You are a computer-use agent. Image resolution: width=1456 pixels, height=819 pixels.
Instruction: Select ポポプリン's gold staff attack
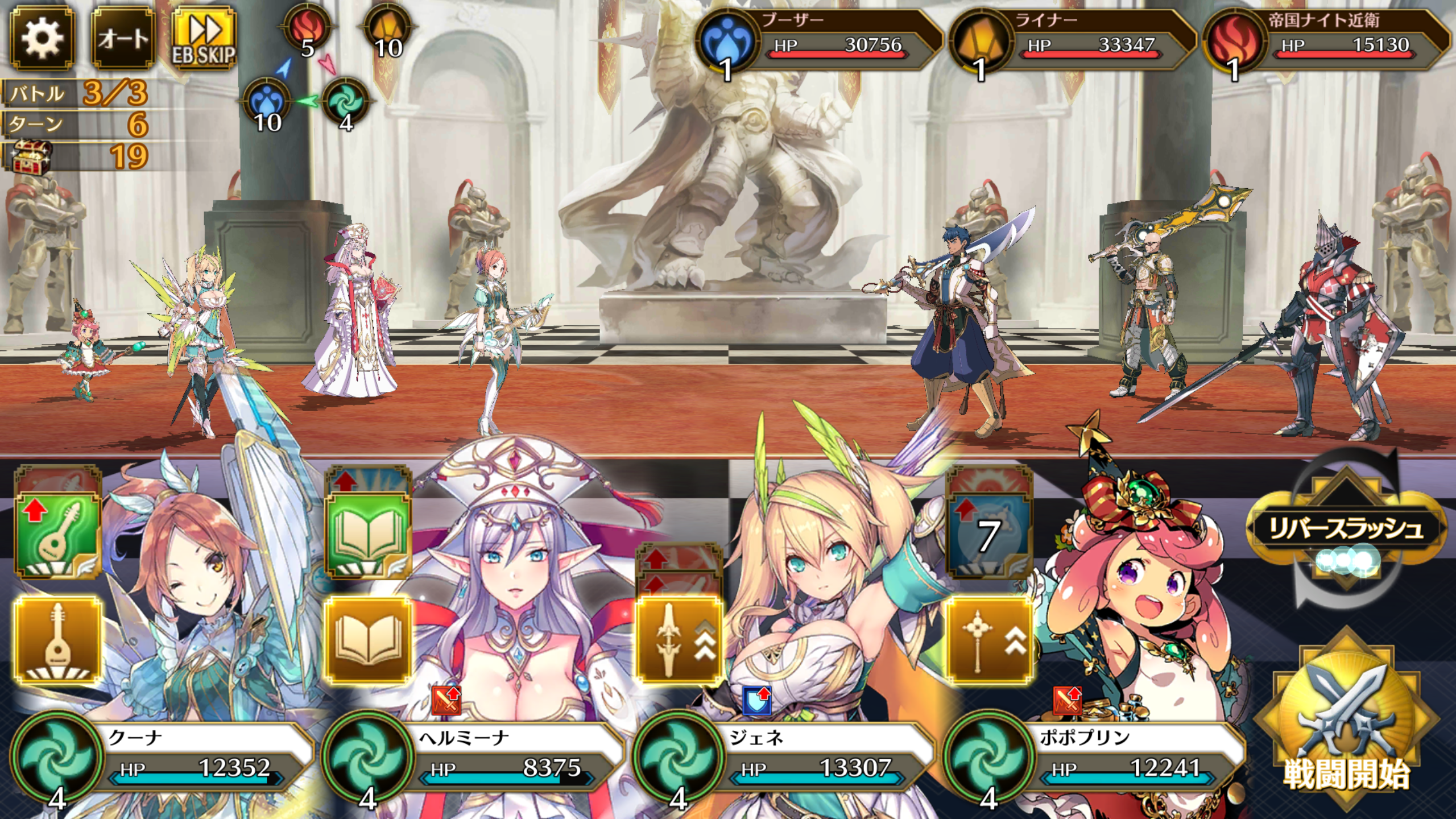point(988,640)
